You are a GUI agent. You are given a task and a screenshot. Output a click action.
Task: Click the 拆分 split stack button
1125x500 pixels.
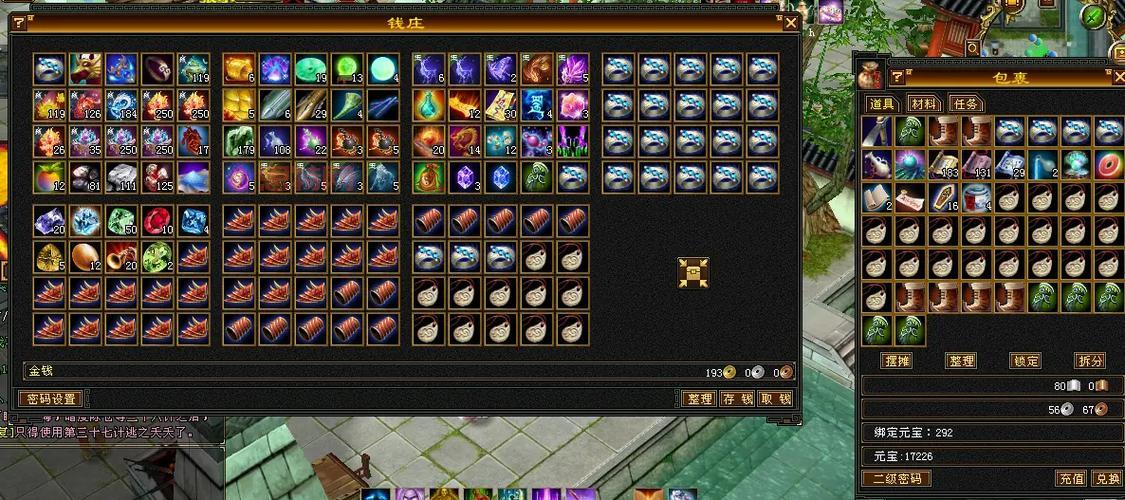point(1089,361)
